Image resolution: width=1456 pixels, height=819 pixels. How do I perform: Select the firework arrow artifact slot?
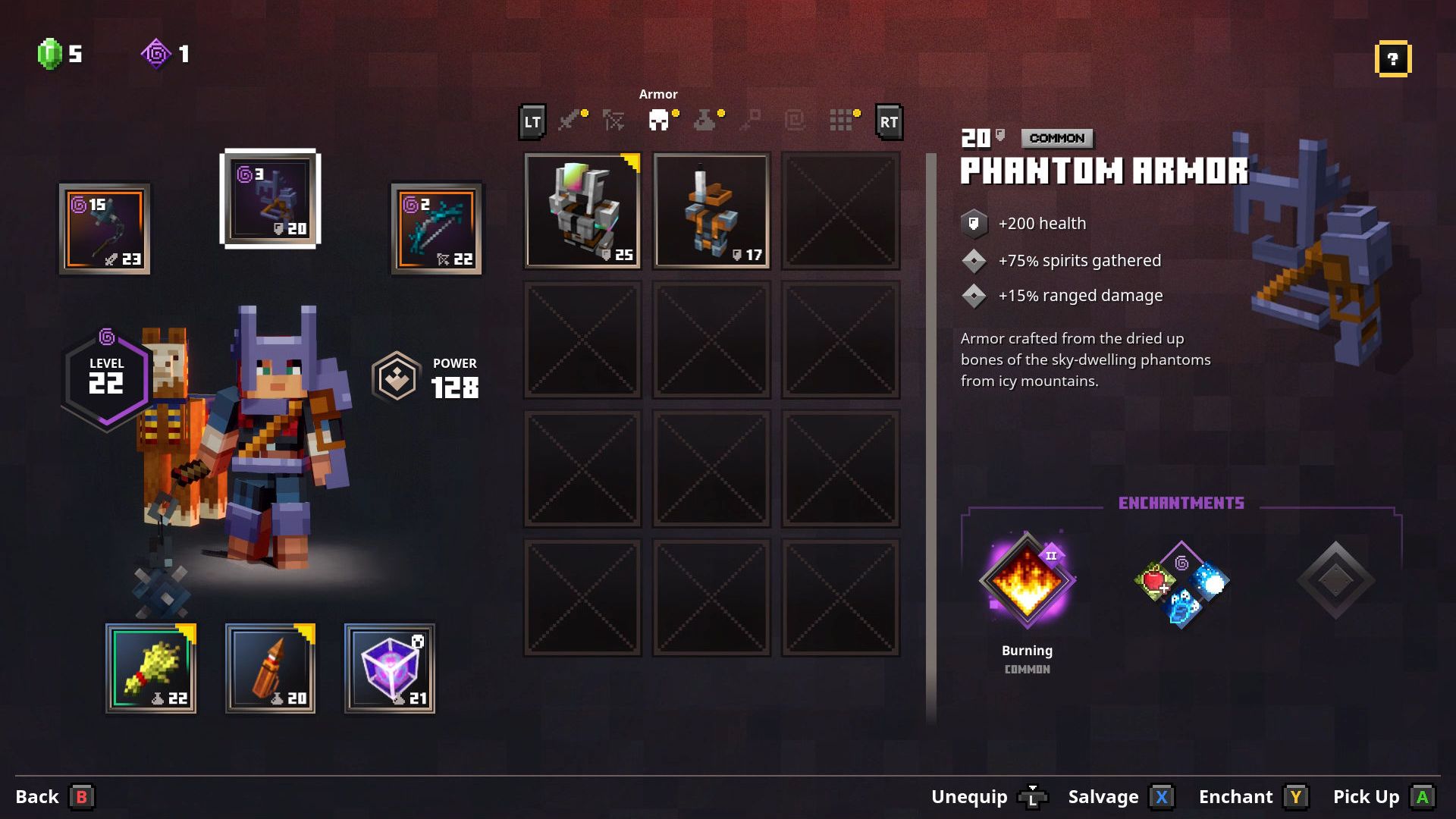coord(271,669)
